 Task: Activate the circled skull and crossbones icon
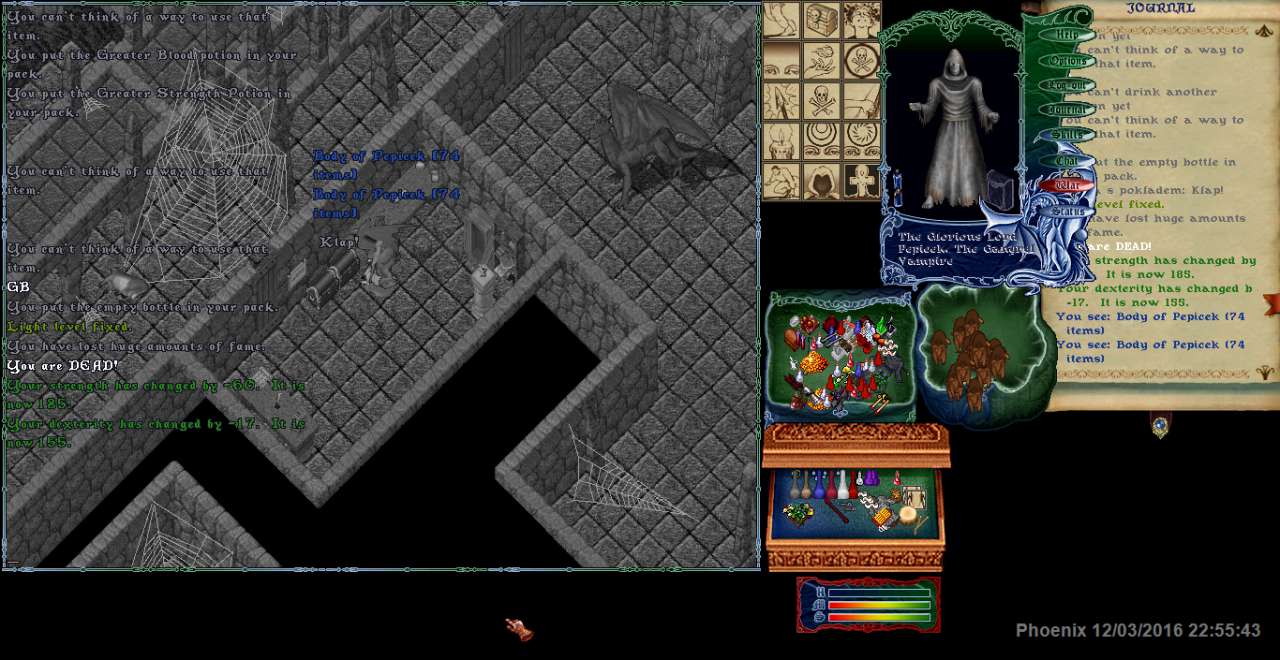click(x=860, y=60)
